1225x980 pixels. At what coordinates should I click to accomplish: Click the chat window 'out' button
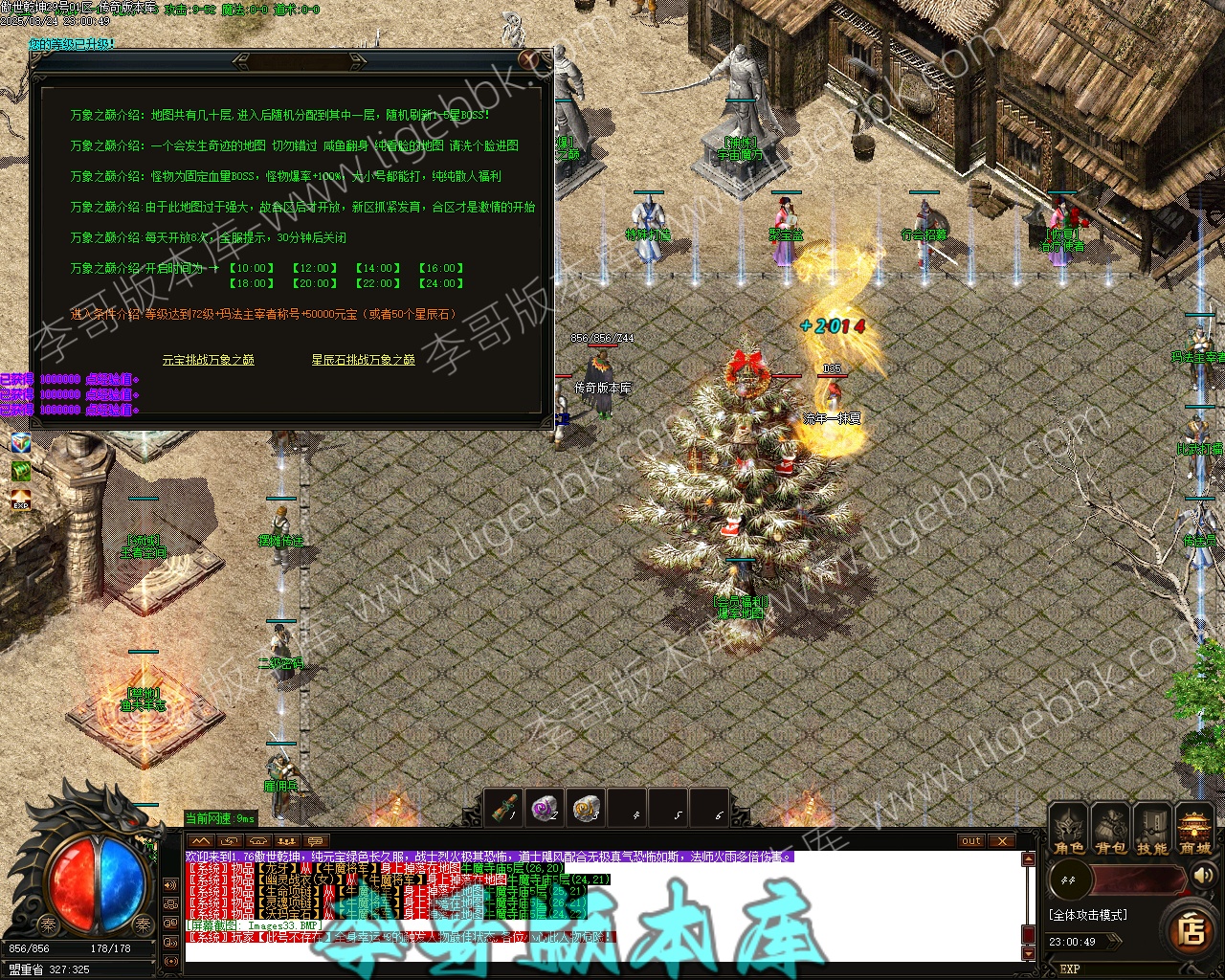971,841
